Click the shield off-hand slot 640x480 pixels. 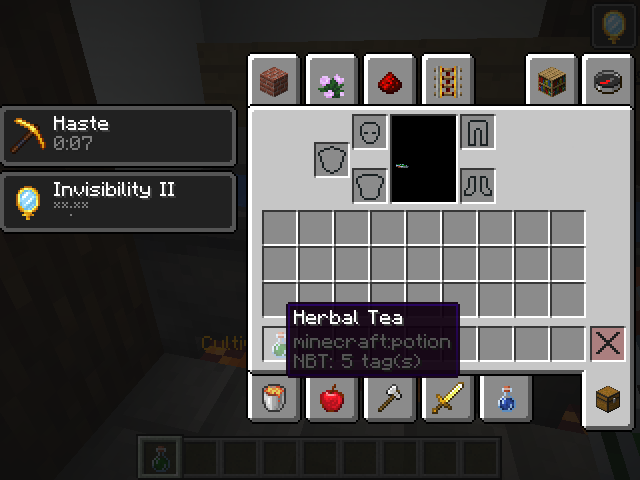(332, 159)
